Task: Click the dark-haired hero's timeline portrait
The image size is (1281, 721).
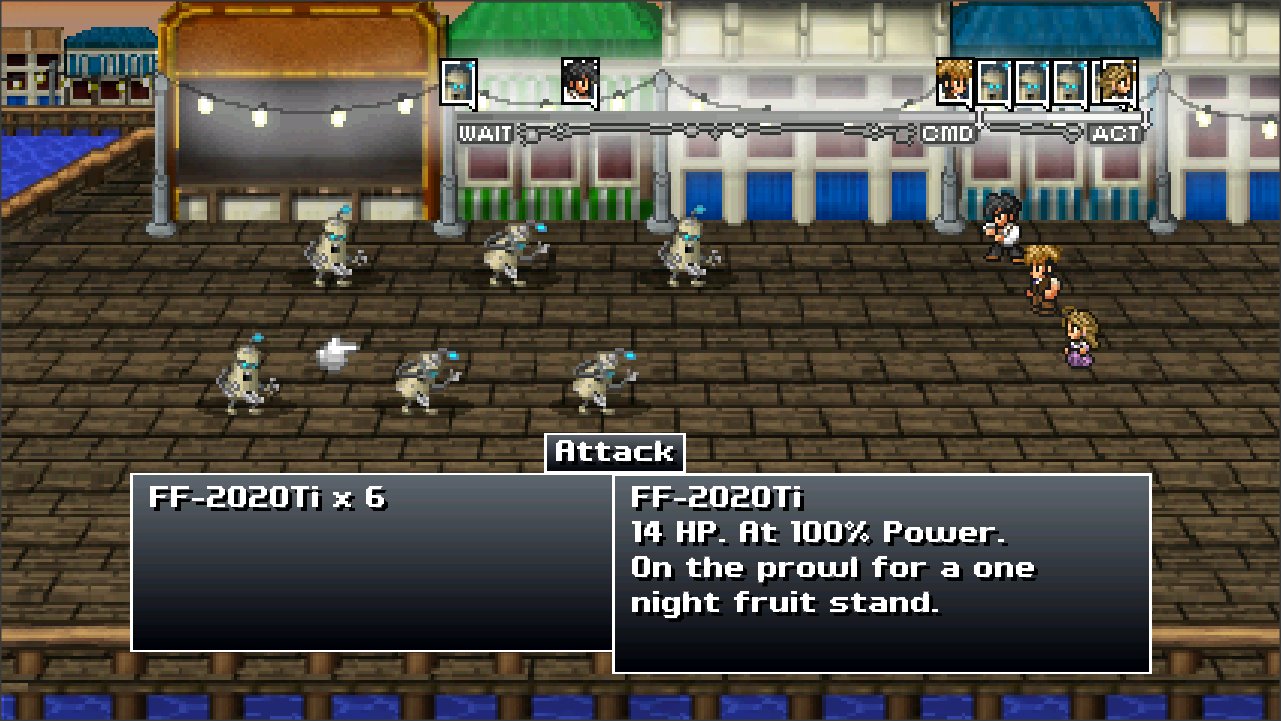Action: click(579, 81)
